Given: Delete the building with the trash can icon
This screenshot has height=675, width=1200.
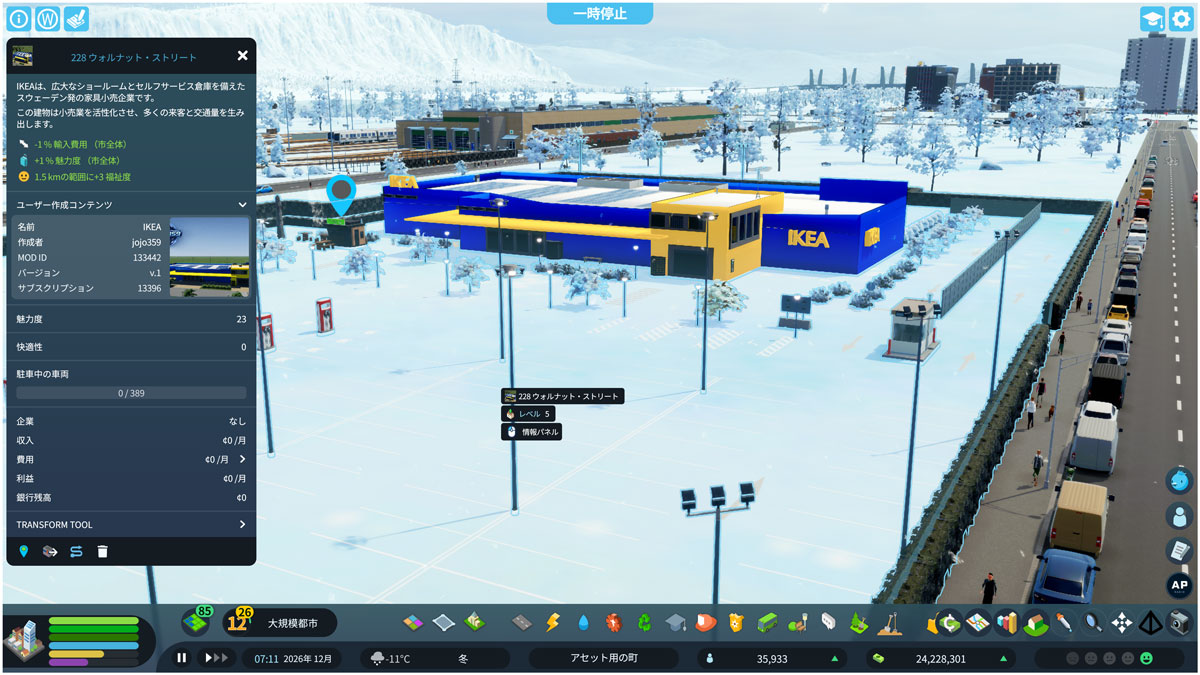Looking at the screenshot, I should pos(102,551).
